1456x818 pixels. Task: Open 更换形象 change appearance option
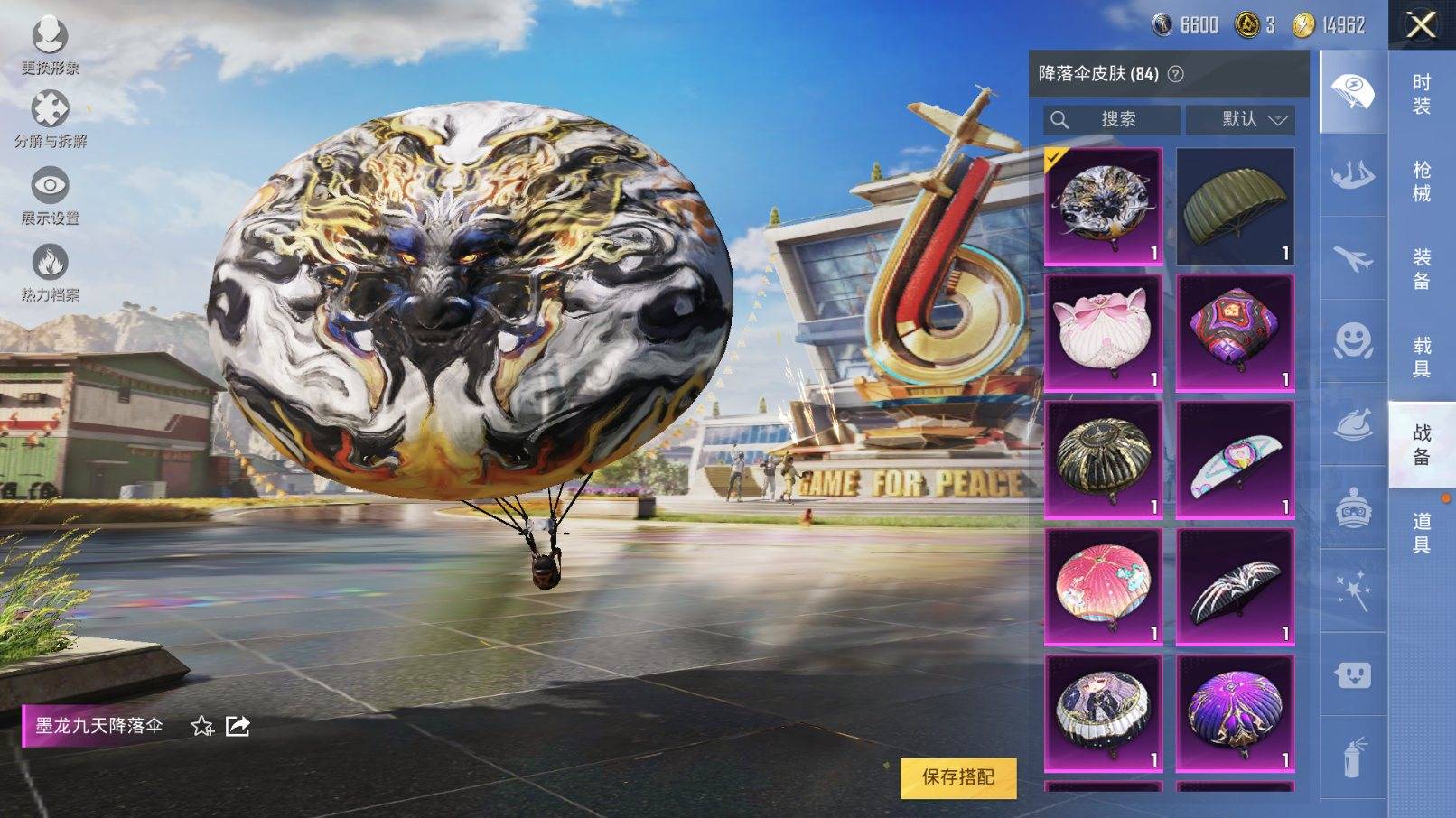coord(50,47)
